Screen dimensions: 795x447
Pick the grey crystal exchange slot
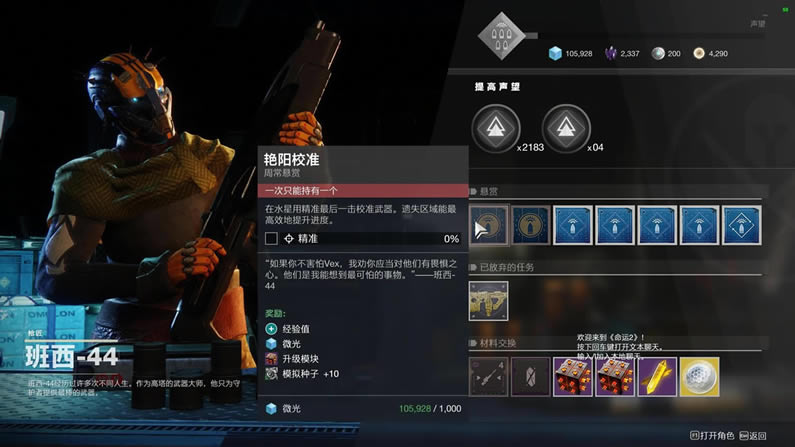coord(531,376)
